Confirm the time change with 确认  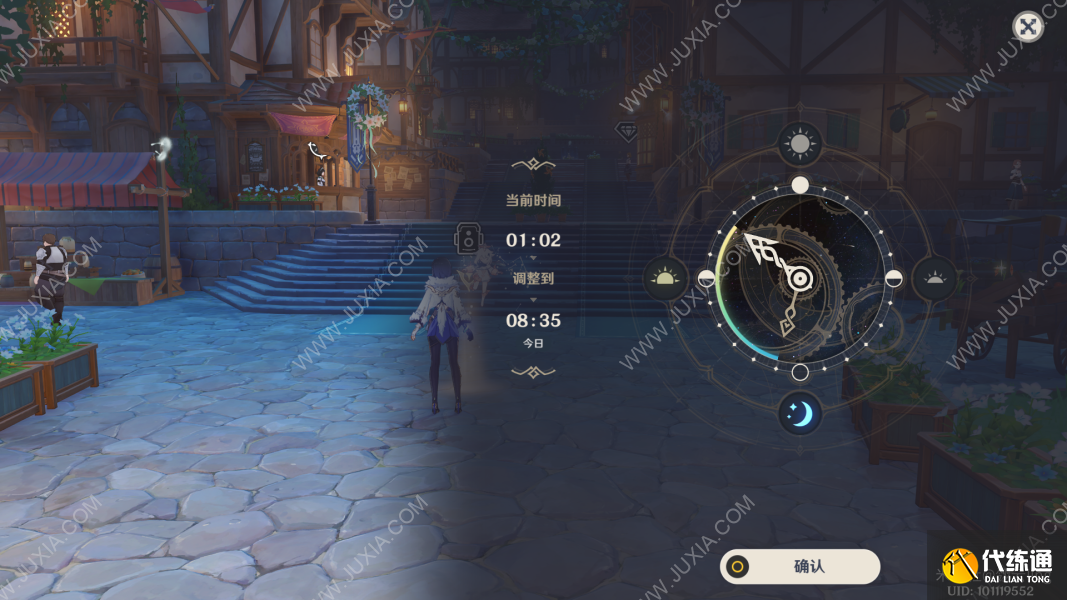pyautogui.click(x=800, y=566)
